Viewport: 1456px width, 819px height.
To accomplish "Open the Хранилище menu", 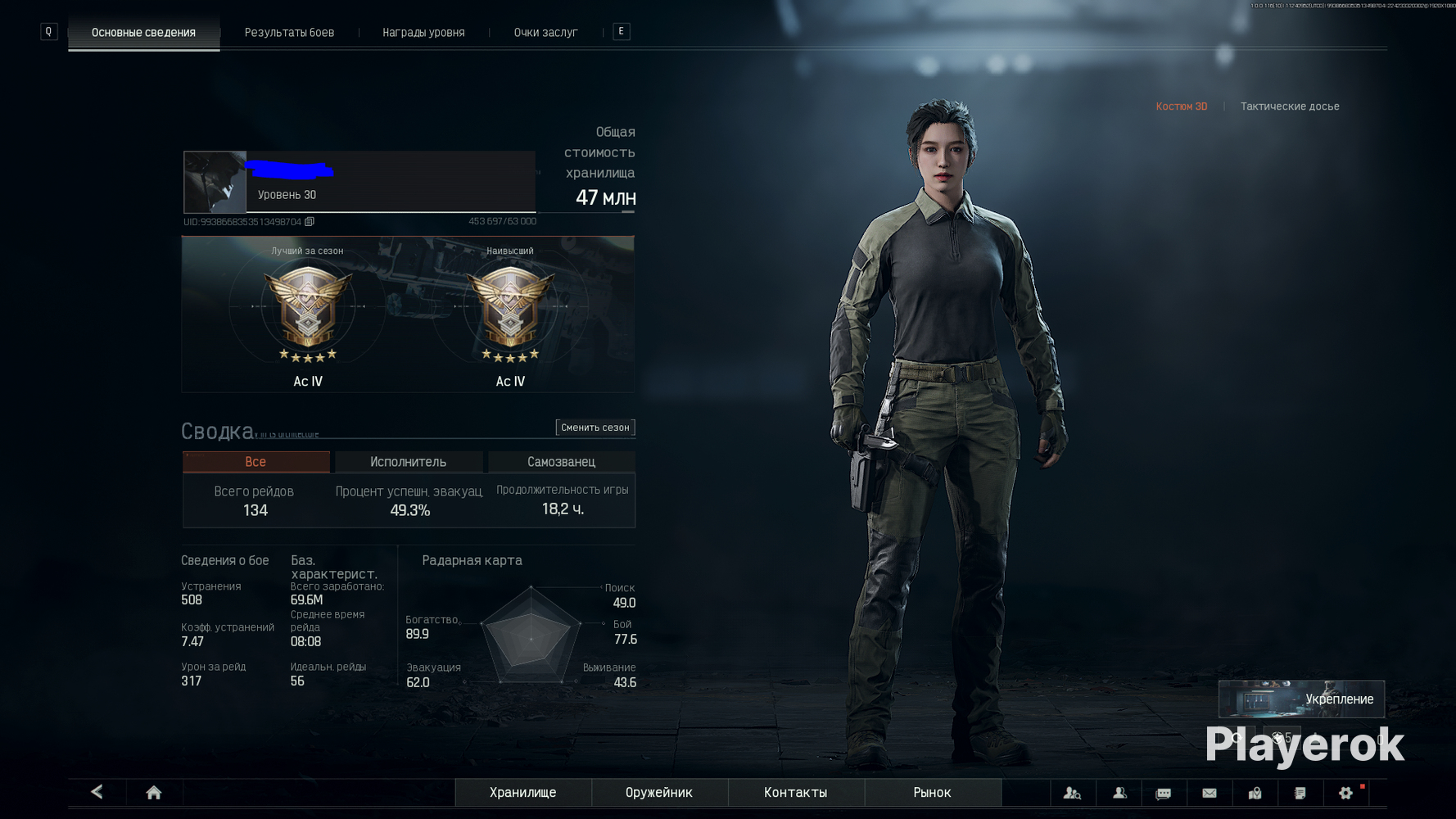I will pos(522,793).
